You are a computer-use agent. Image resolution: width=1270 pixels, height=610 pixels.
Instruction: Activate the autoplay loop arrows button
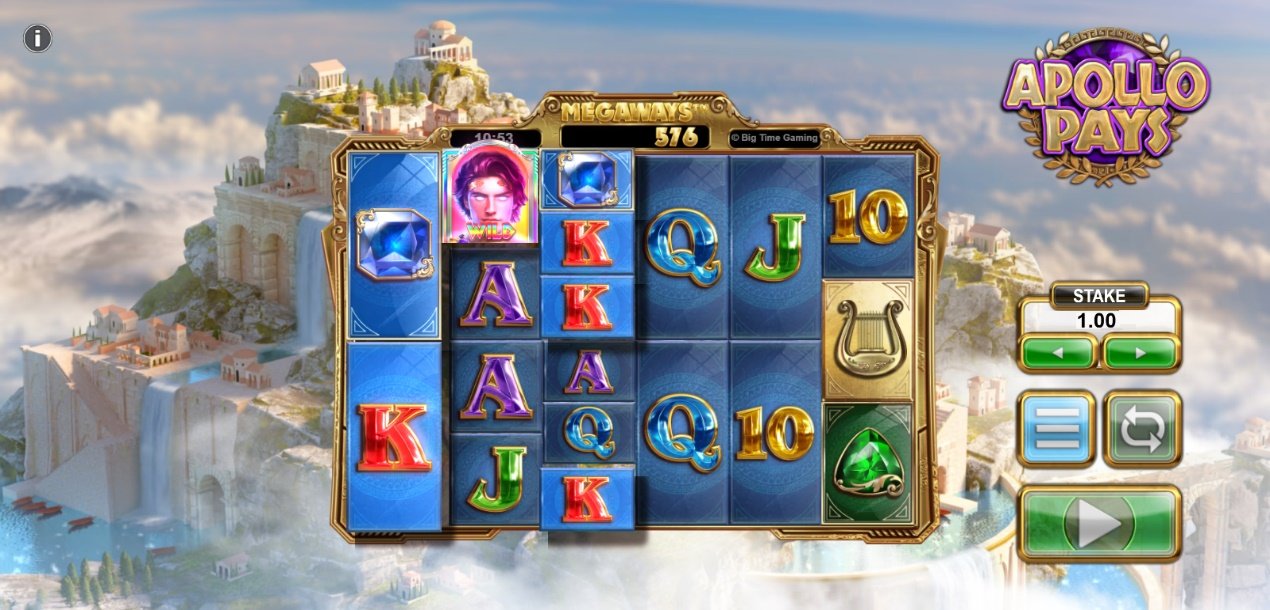(1142, 429)
